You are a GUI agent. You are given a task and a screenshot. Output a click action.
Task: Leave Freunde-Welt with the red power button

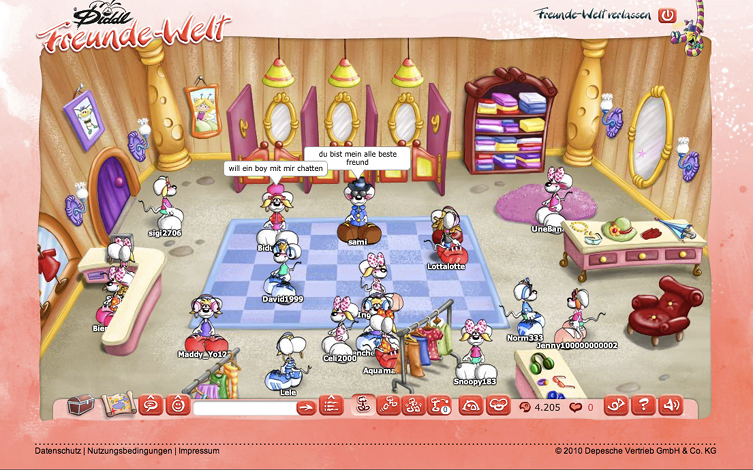point(667,15)
